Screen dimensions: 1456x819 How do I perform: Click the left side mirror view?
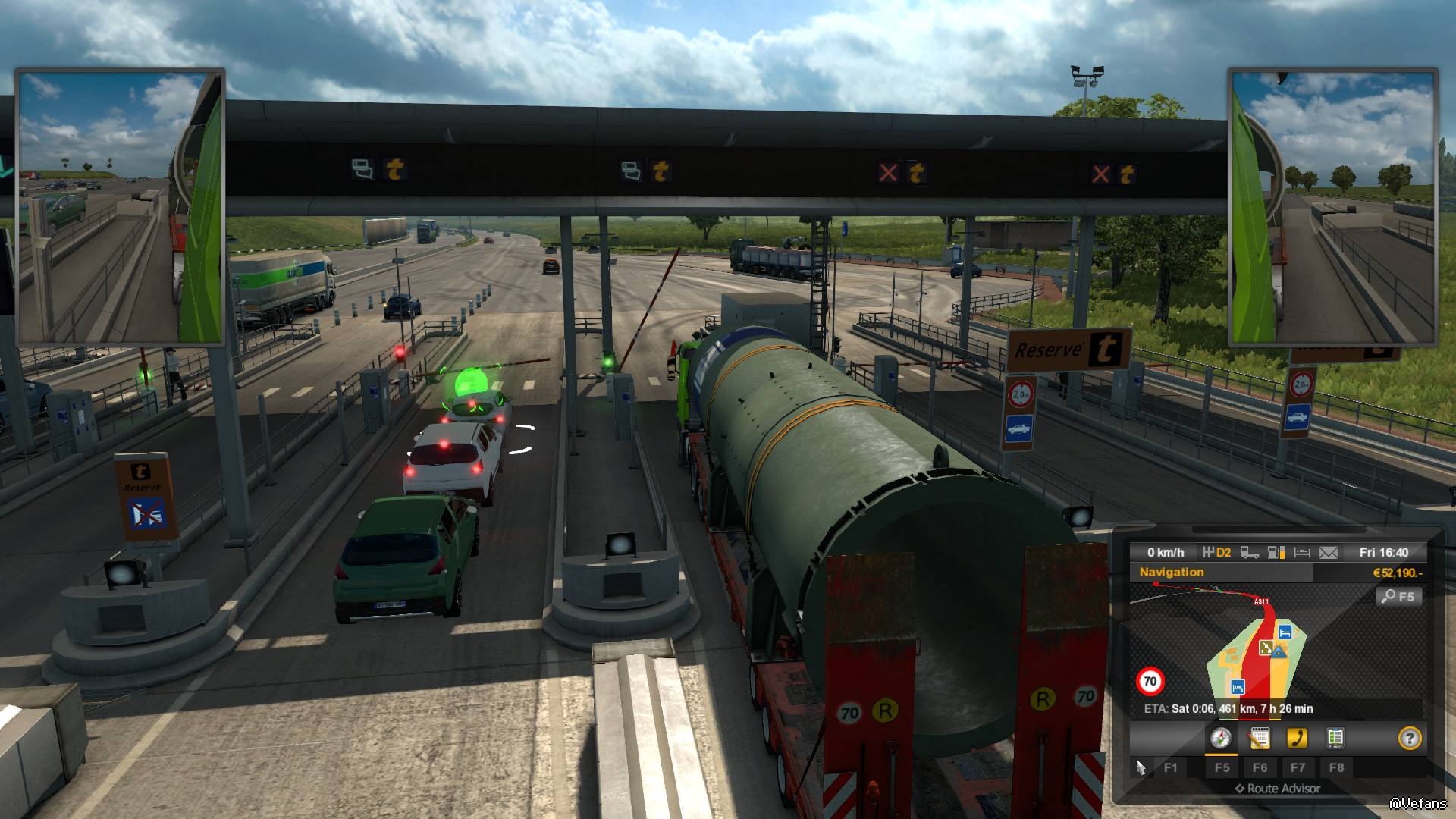click(x=121, y=207)
